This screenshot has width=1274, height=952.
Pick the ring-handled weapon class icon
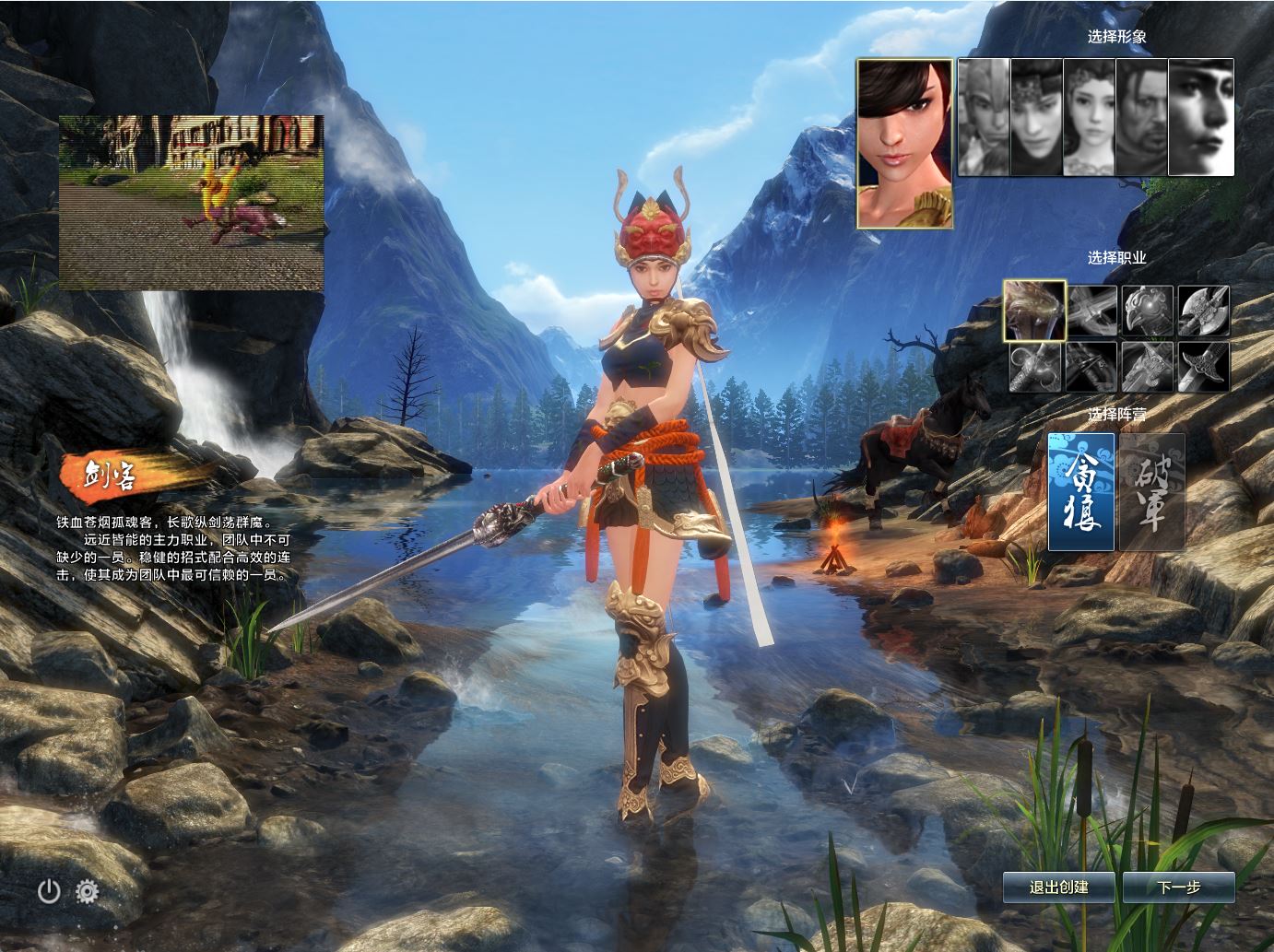coord(1035,367)
